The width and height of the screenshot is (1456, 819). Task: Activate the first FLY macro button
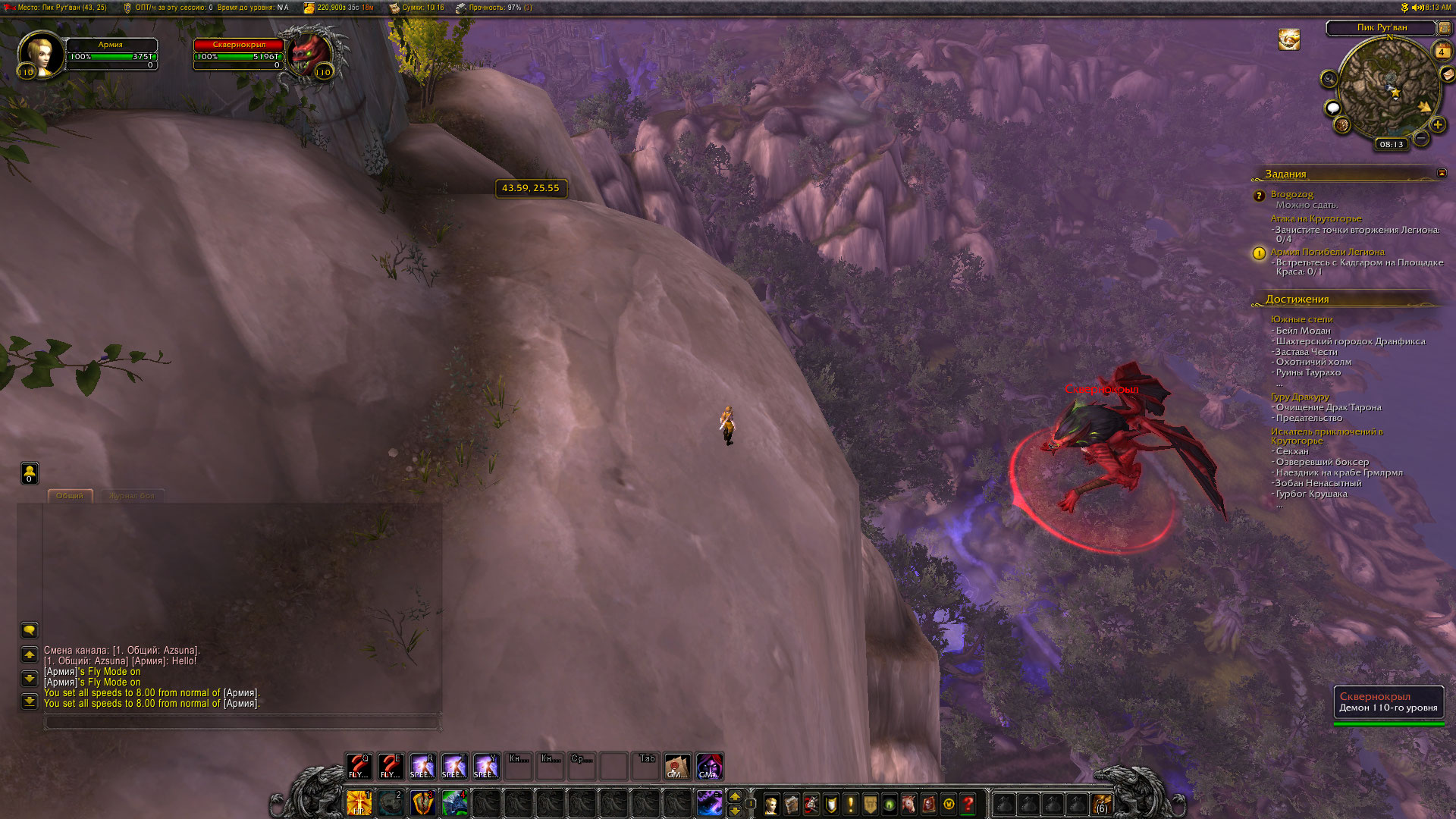[359, 766]
